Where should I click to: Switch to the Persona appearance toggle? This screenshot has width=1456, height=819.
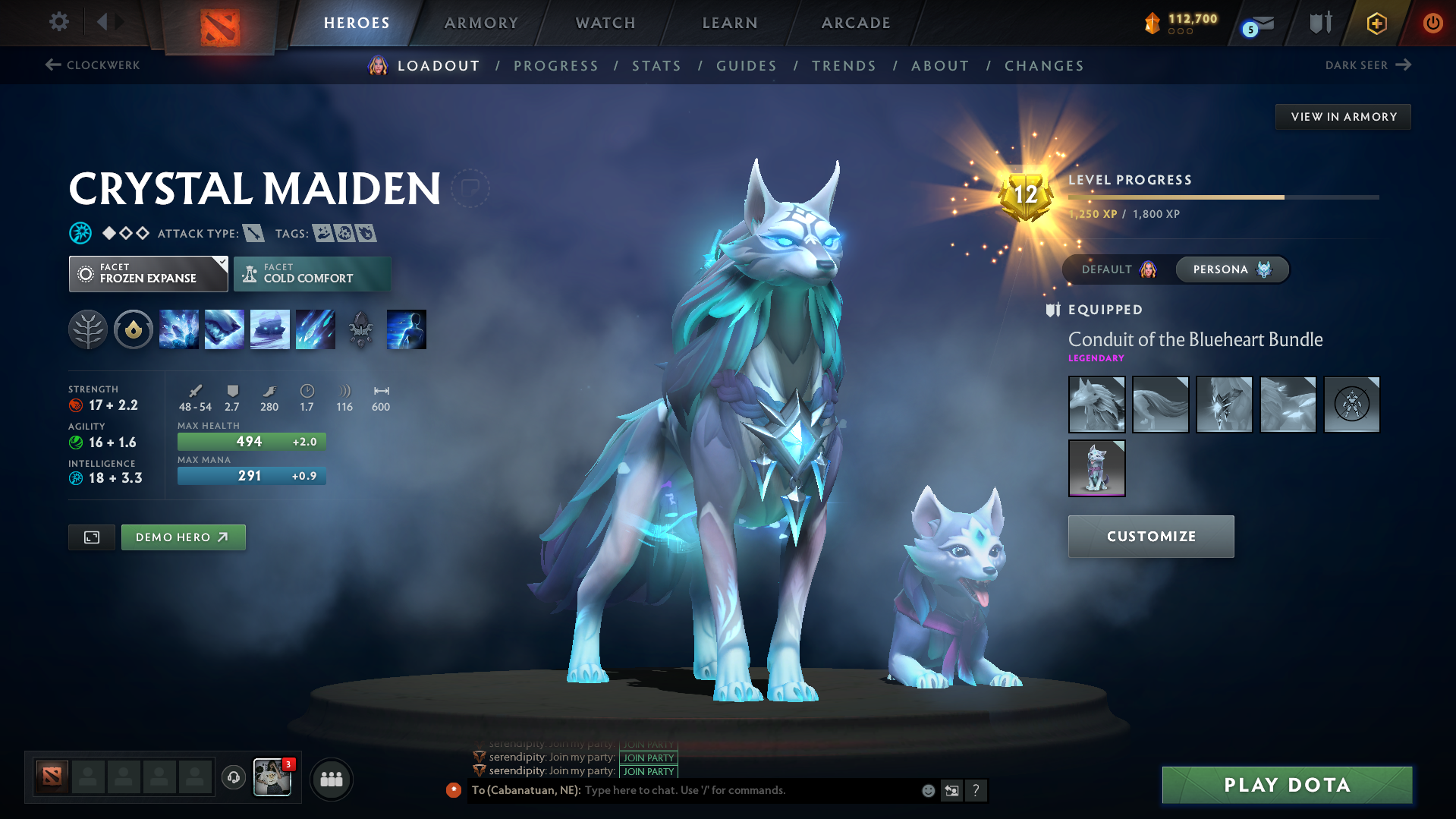(x=1231, y=269)
